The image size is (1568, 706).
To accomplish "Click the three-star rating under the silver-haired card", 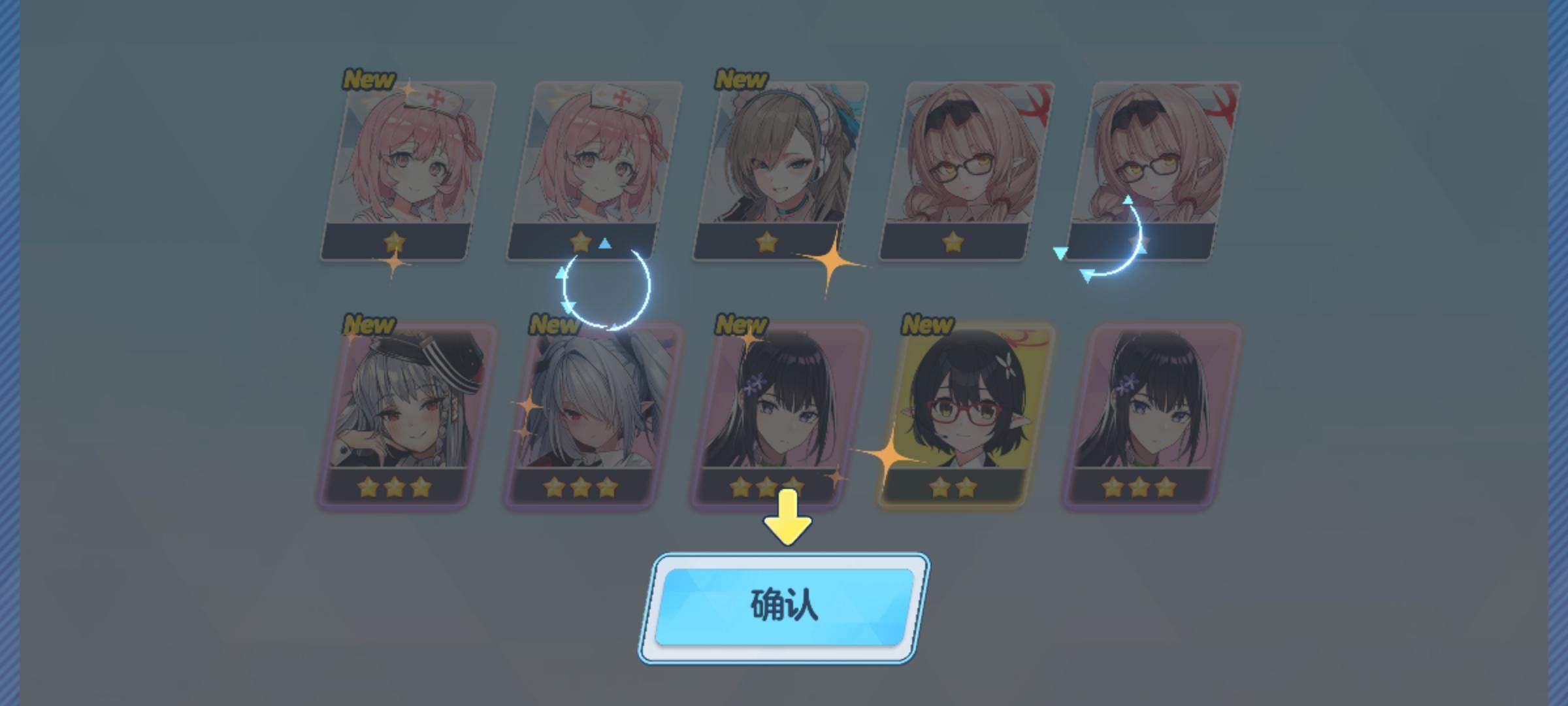I will click(393, 487).
